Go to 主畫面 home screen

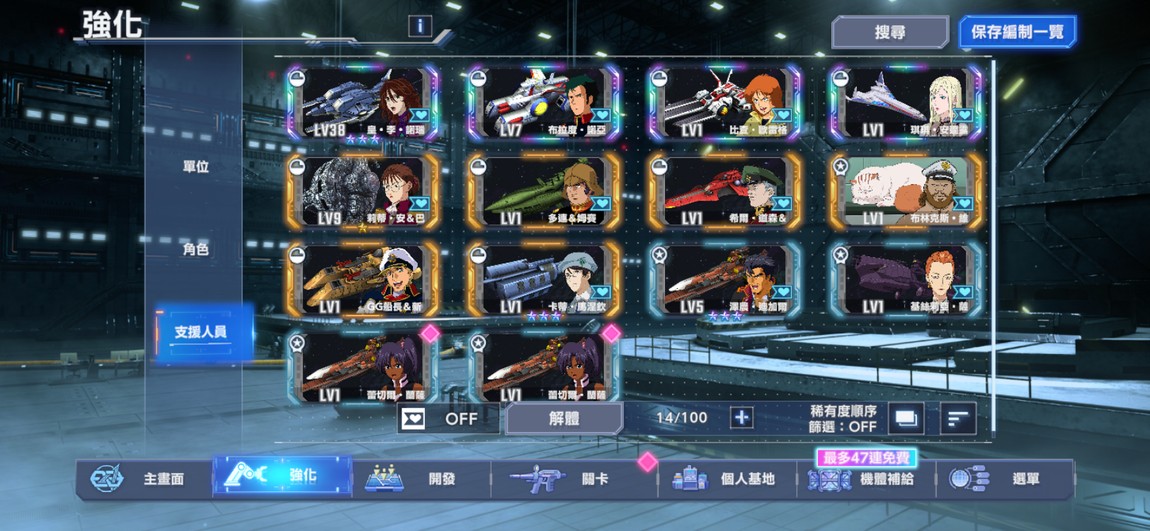click(145, 479)
